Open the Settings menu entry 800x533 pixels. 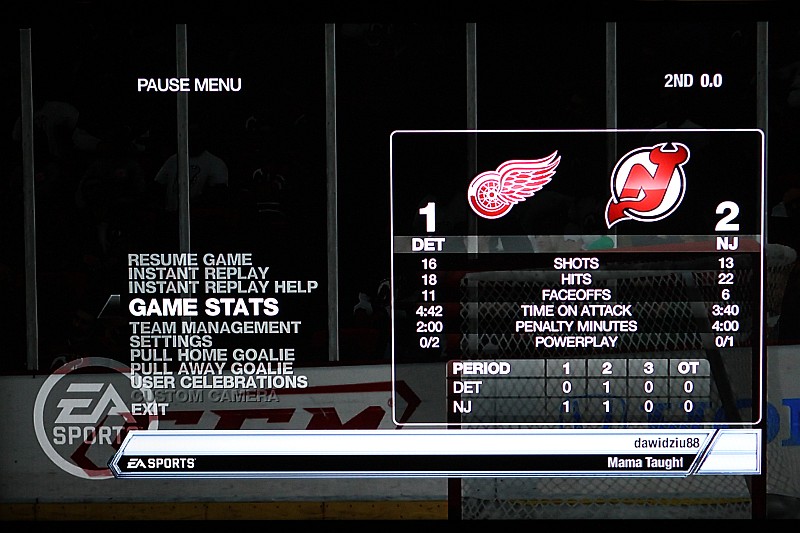pos(170,341)
